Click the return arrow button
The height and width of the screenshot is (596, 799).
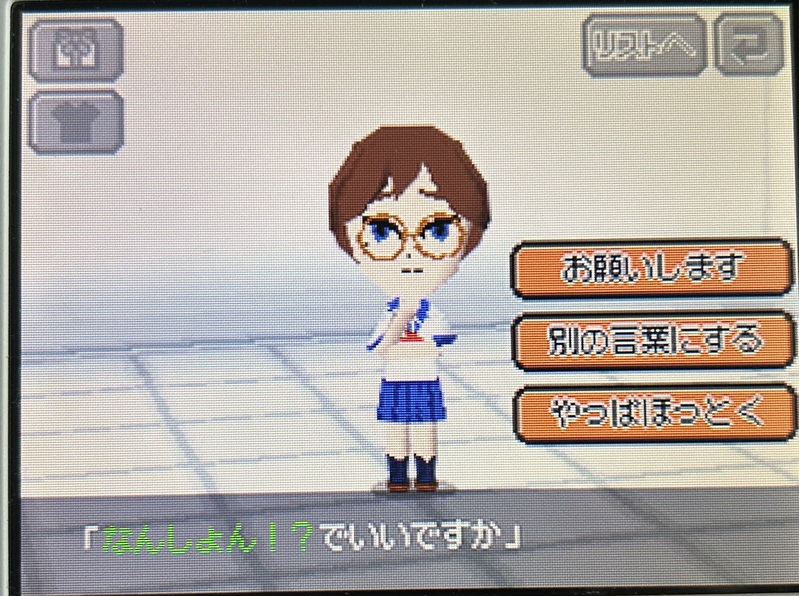(750, 44)
